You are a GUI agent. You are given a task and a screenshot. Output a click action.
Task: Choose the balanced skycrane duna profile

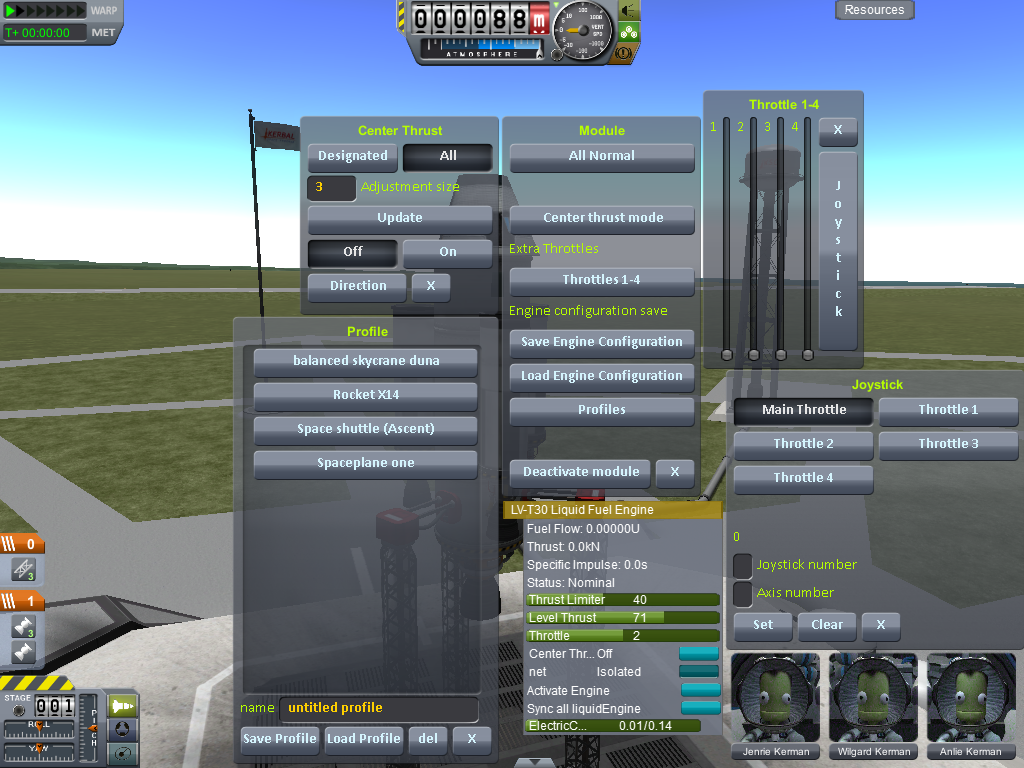(x=365, y=361)
